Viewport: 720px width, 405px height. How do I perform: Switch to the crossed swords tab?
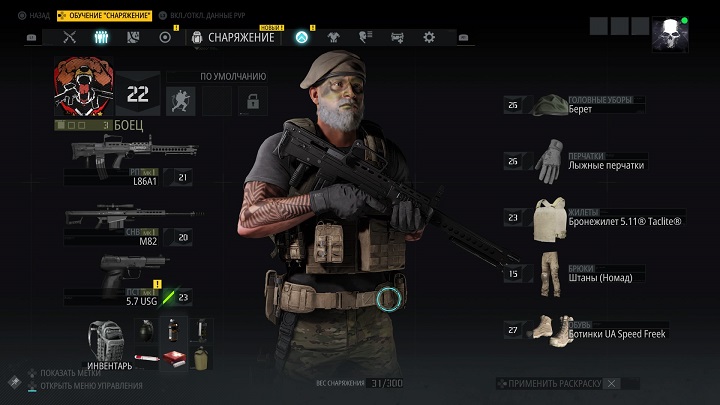(70, 37)
